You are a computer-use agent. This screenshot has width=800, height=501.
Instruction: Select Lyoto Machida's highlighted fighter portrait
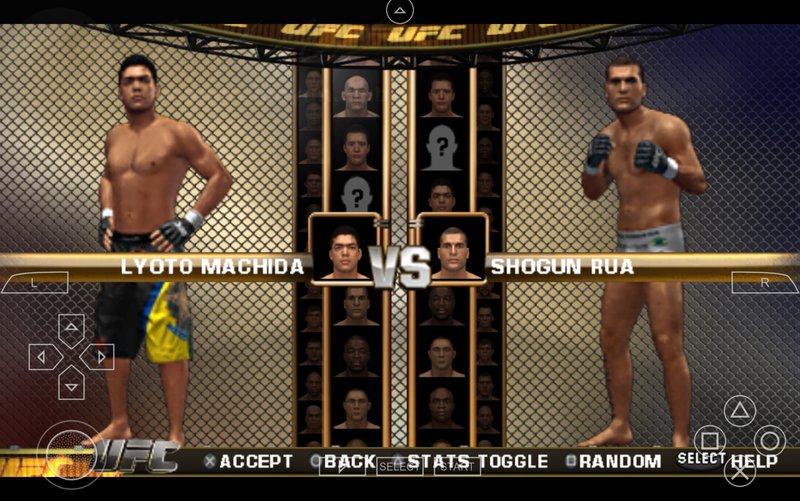click(343, 246)
